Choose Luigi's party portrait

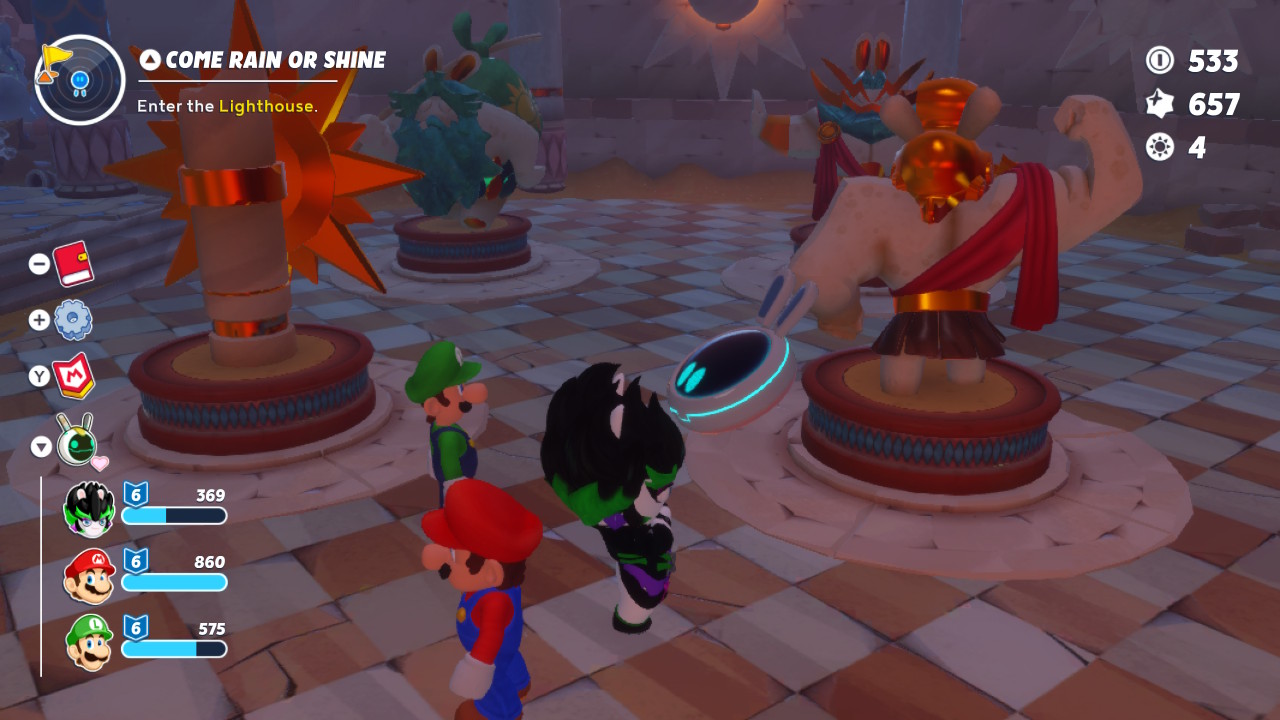click(89, 642)
